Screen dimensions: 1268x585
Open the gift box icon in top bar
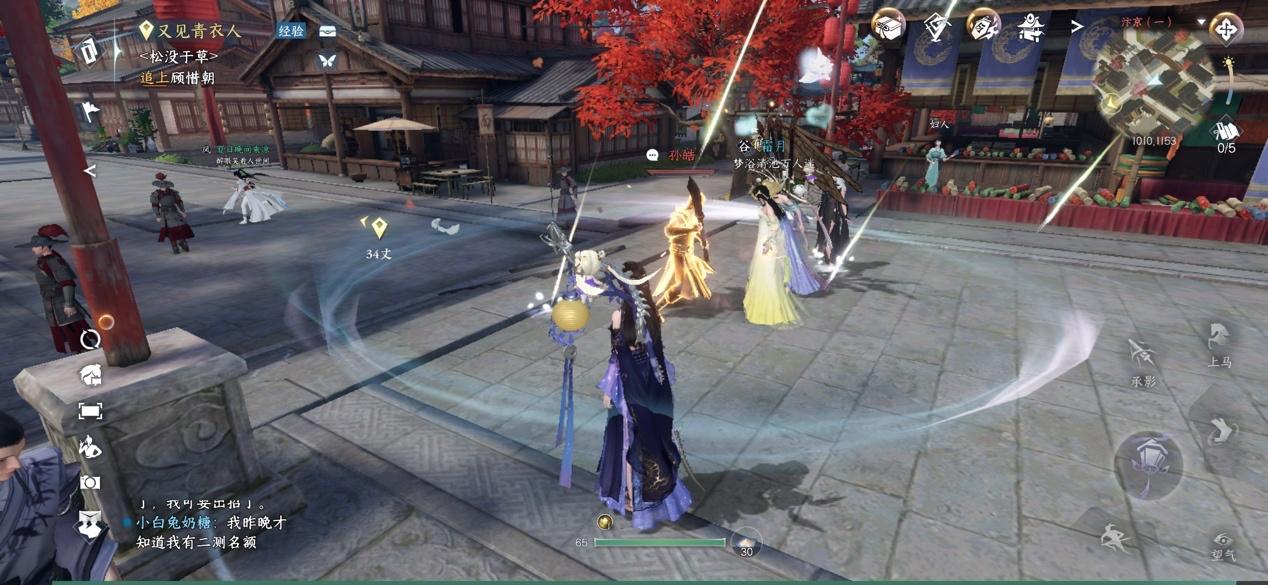[x=888, y=25]
